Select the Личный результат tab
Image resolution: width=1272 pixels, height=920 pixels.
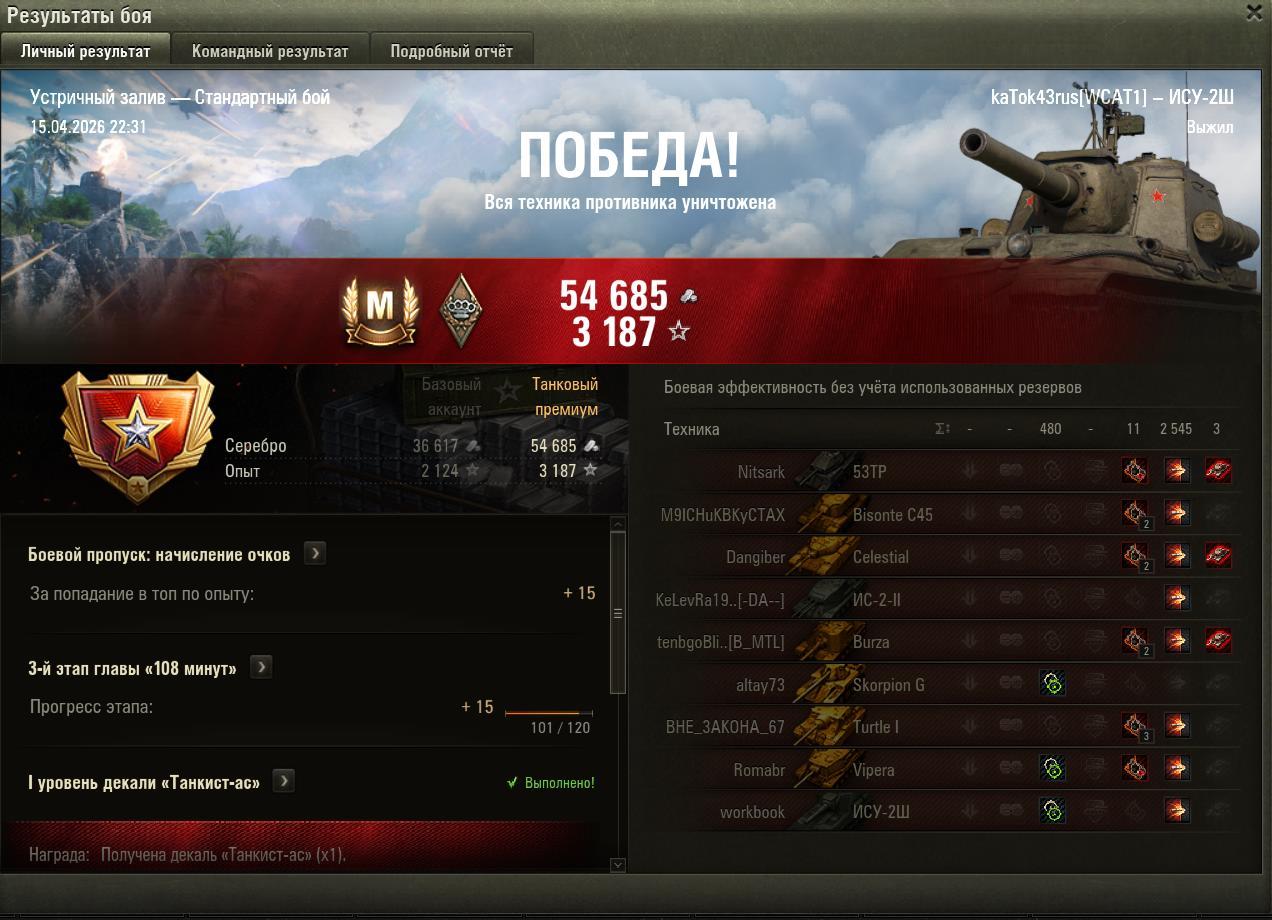coord(85,51)
